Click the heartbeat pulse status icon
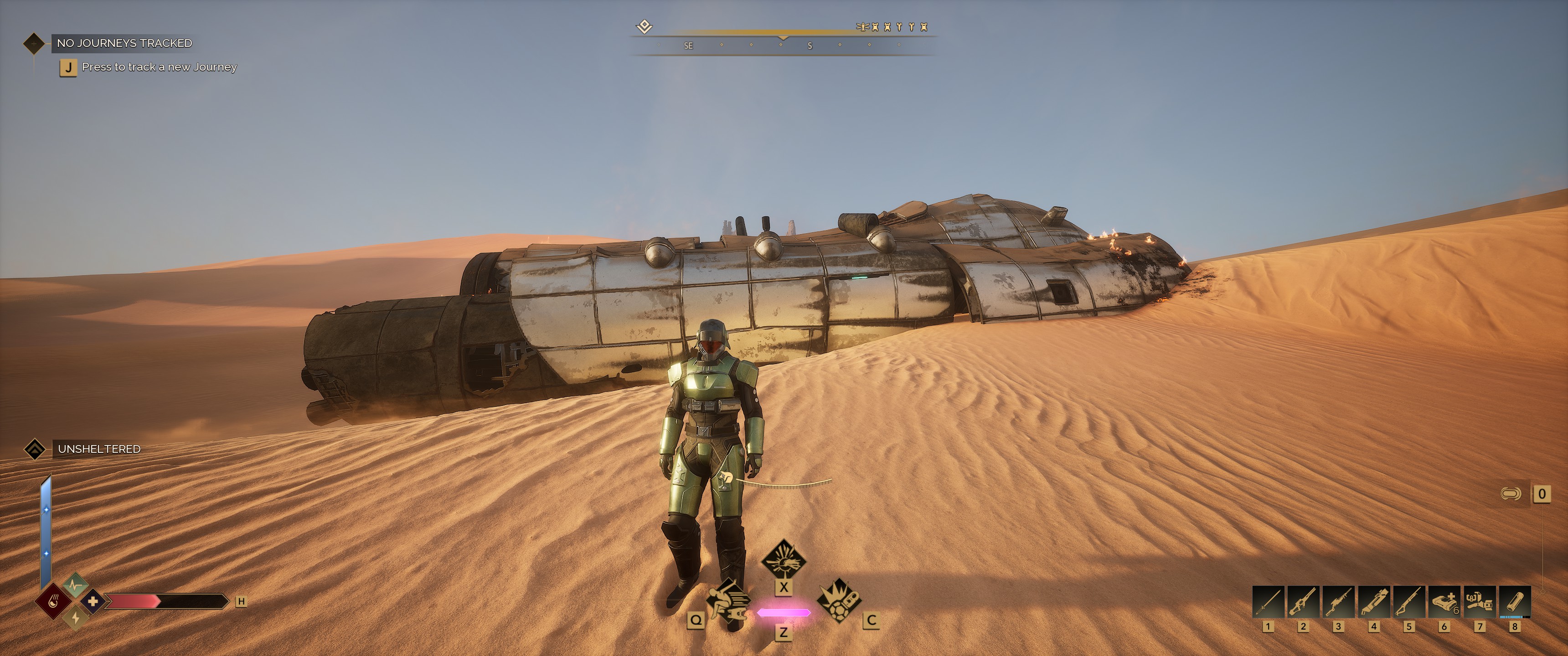 click(76, 585)
